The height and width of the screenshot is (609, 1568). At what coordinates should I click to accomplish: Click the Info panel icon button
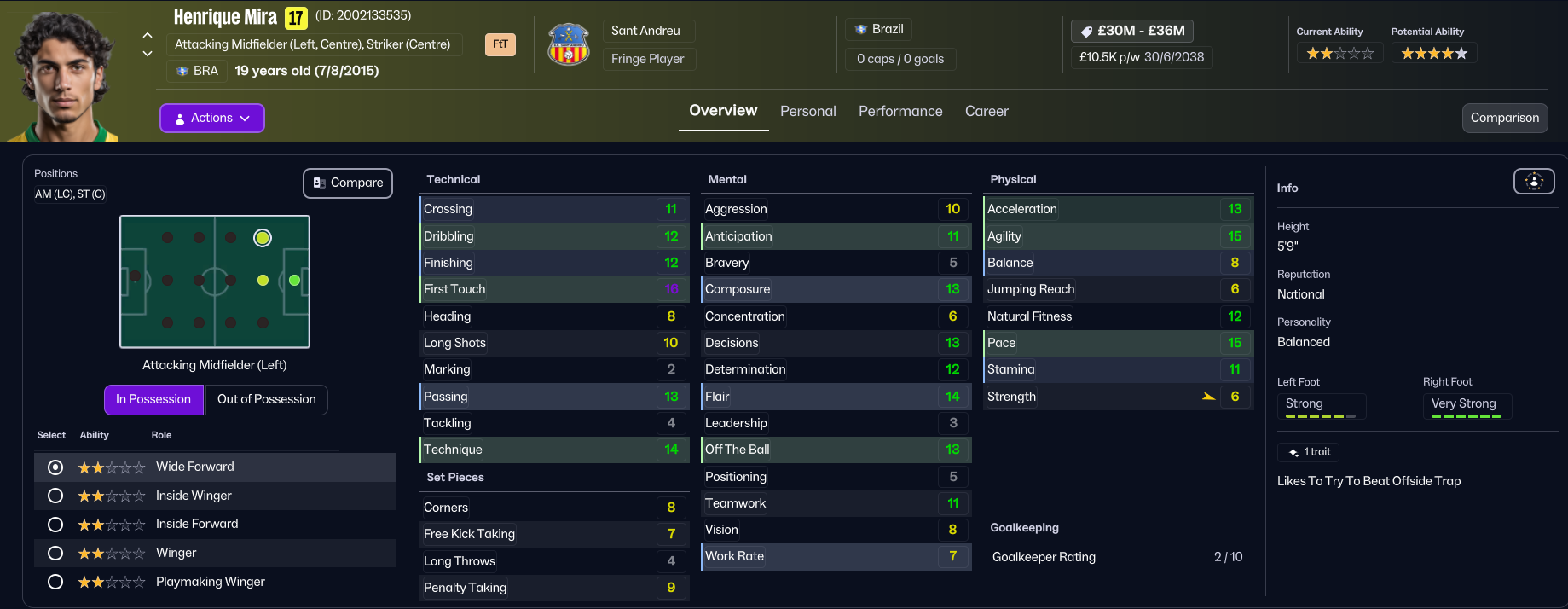[1533, 181]
